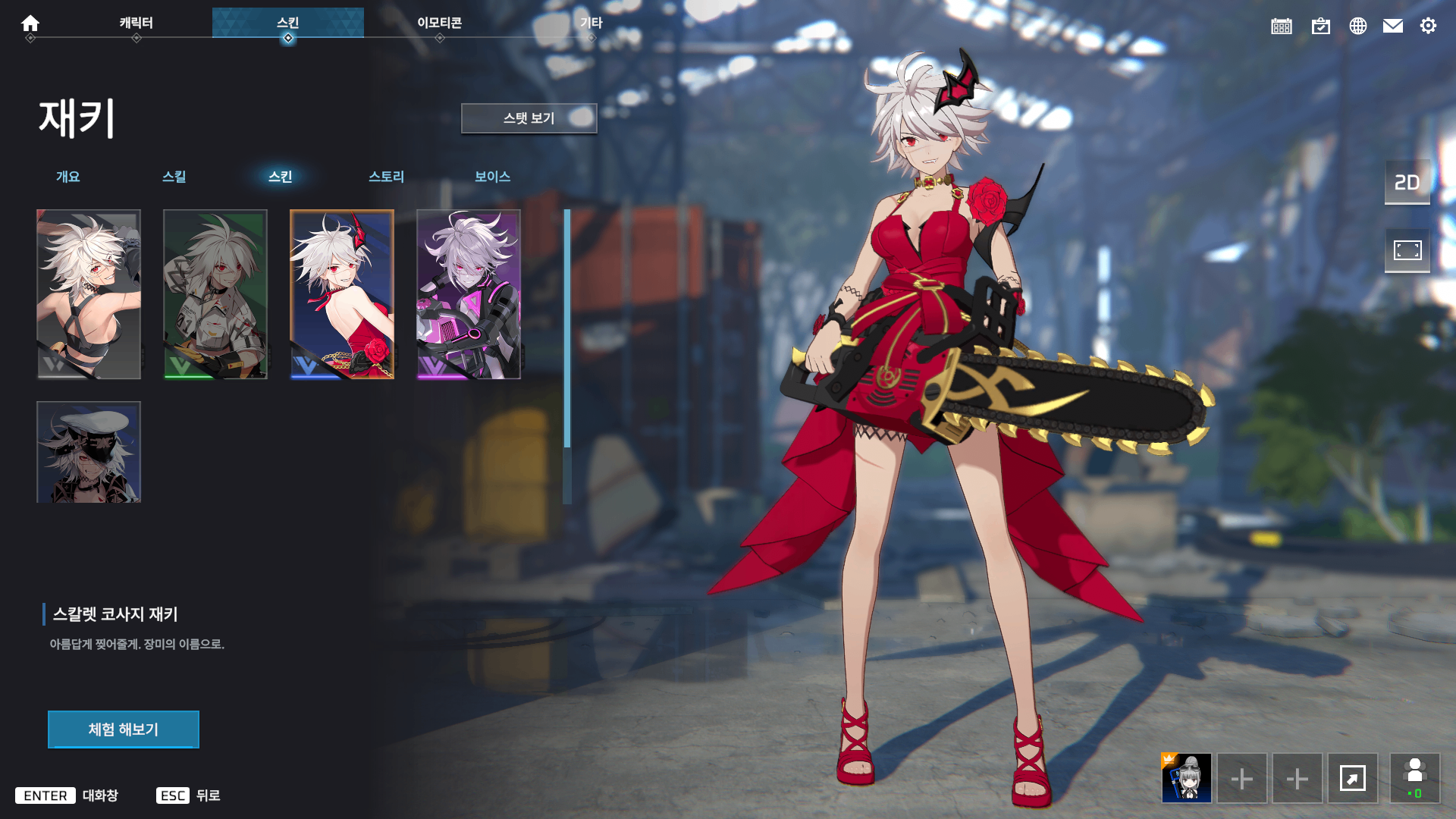Go to the home screen icon
This screenshot has height=819, width=1456.
pos(30,24)
